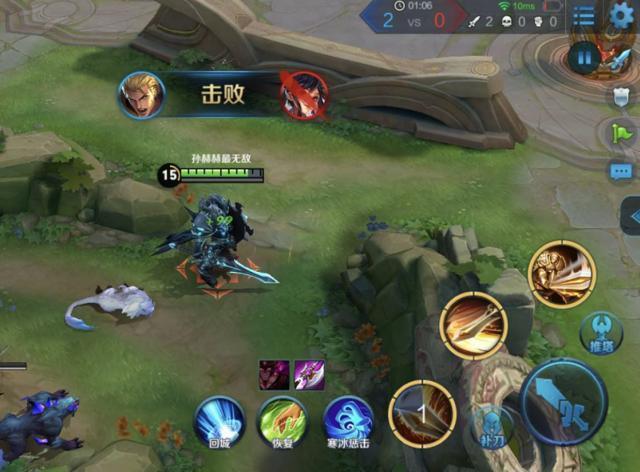
Task: Activate the 回城 recall skill
Action: tap(218, 421)
